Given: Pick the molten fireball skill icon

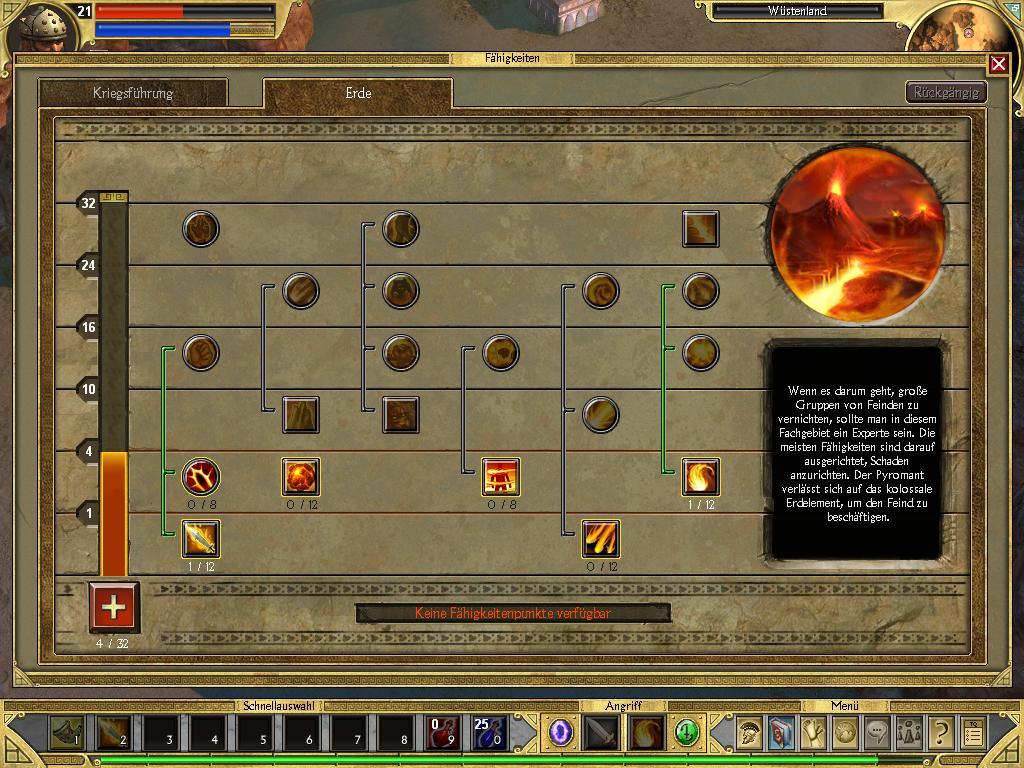Looking at the screenshot, I should click(x=301, y=477).
